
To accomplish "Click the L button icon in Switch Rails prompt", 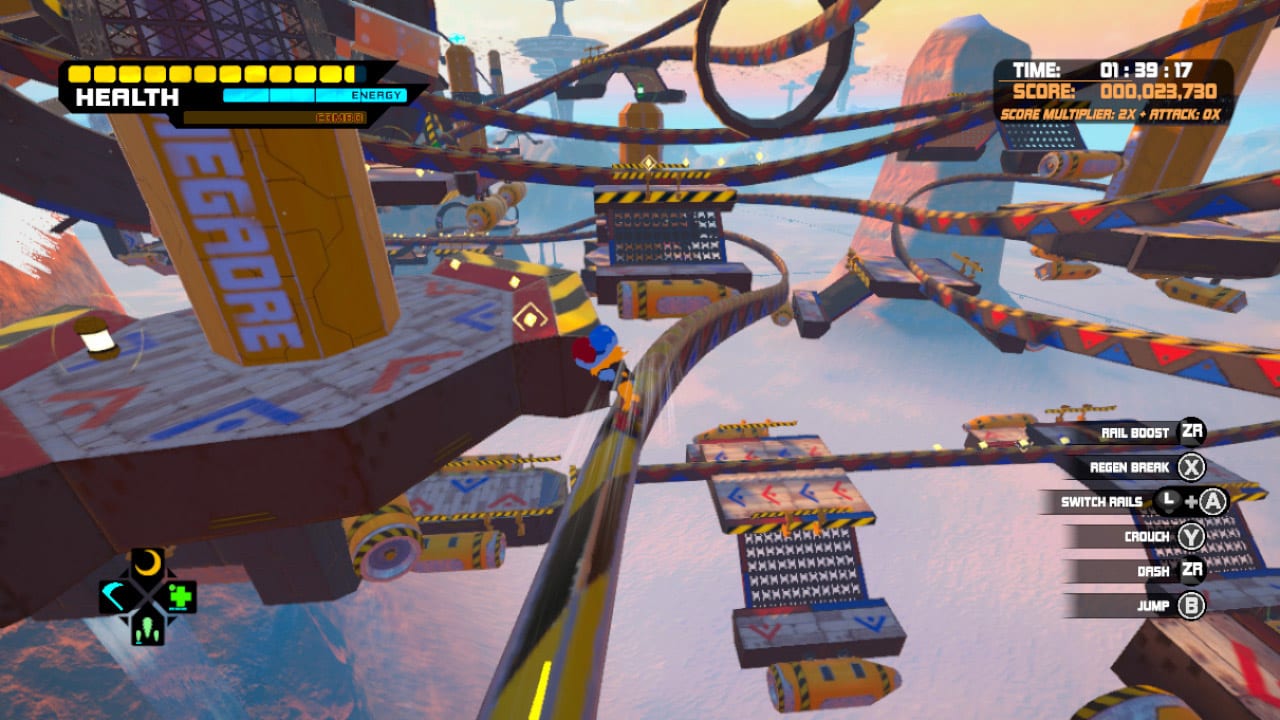I will pyautogui.click(x=1167, y=499).
